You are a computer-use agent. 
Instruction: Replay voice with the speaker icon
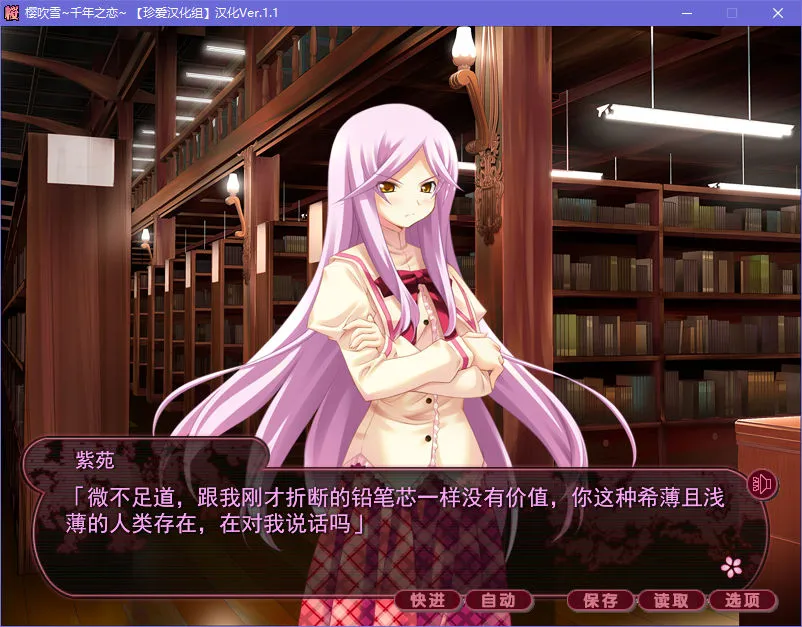click(763, 485)
